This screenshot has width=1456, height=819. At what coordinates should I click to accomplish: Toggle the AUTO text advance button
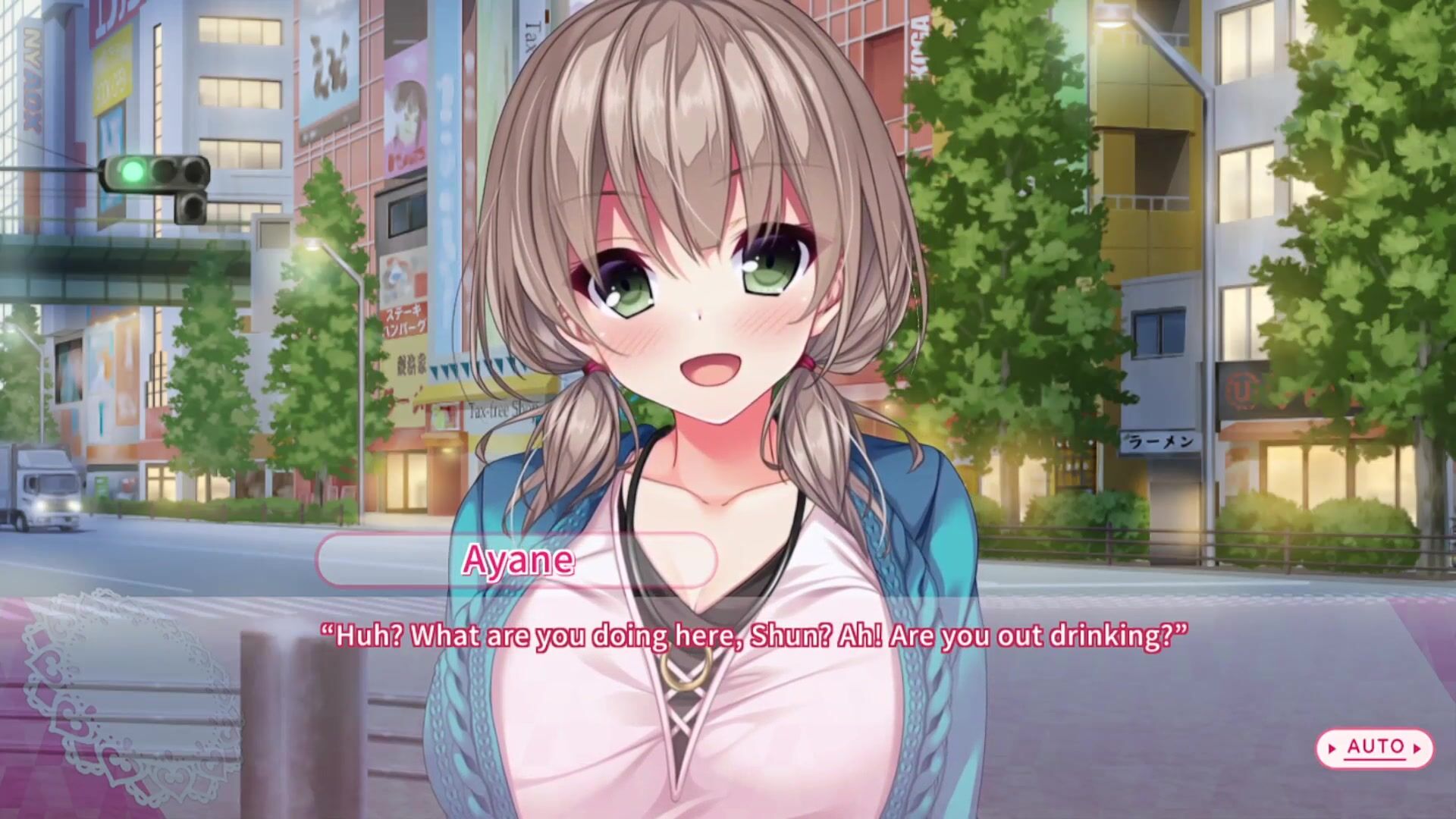coord(1374,748)
